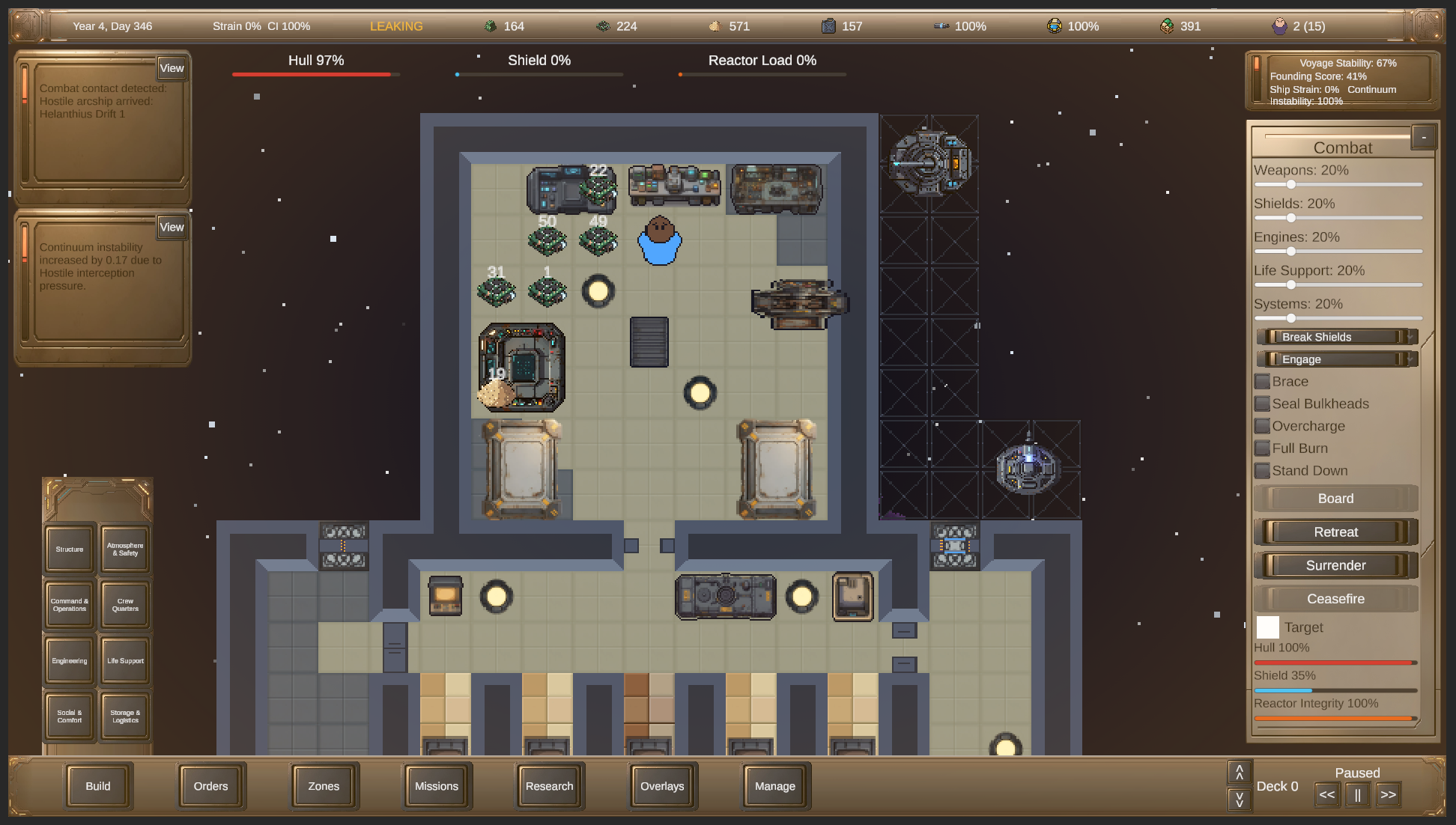Screen dimensions: 1456x825
Task: Select the Life Support build category
Action: coord(125,661)
